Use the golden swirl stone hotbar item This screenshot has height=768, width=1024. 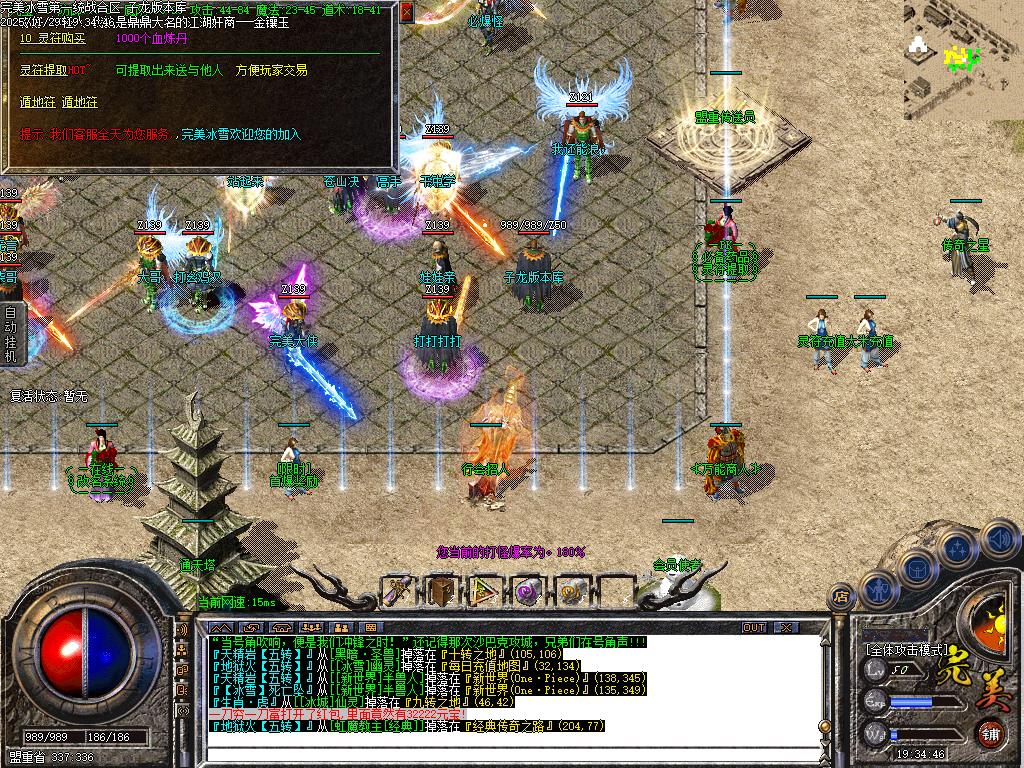pyautogui.click(x=572, y=591)
